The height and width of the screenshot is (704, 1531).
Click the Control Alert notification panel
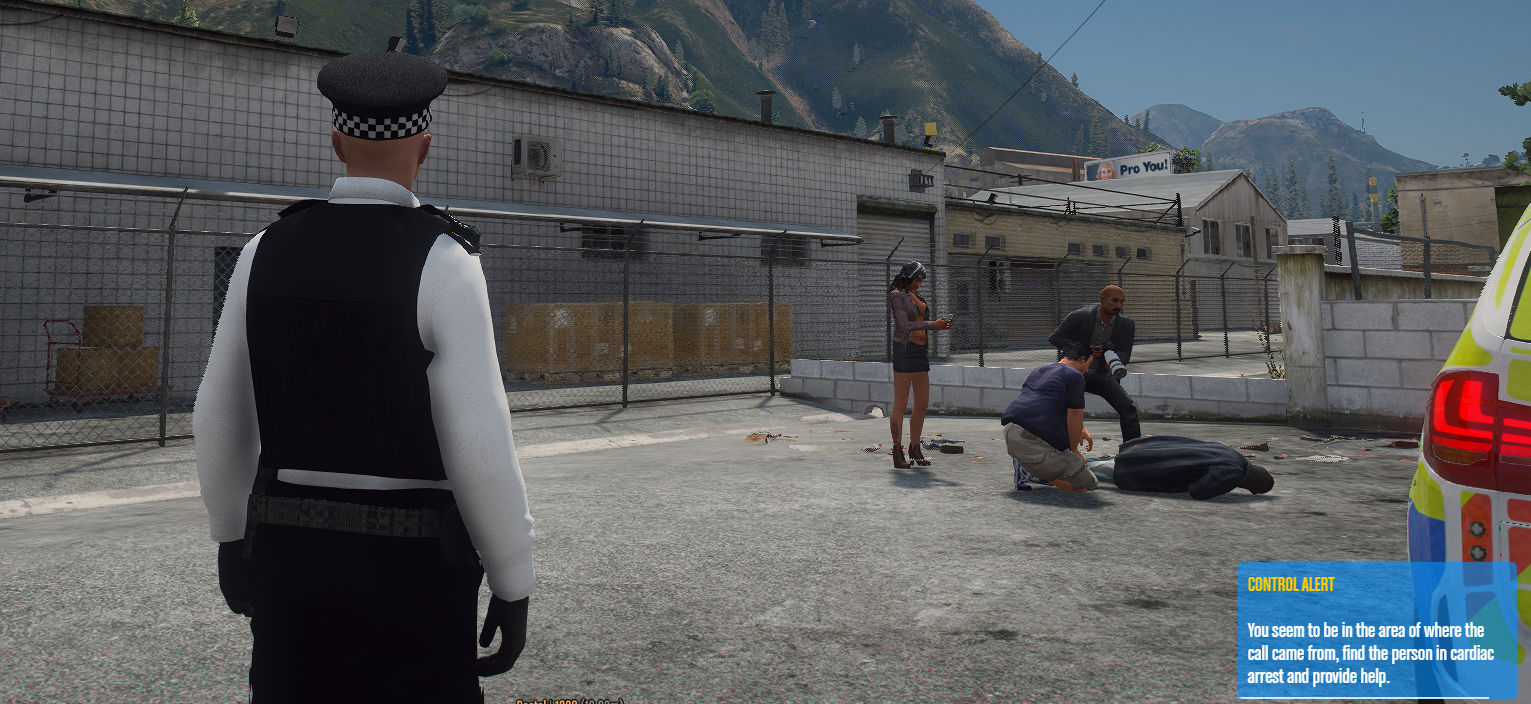(1376, 630)
